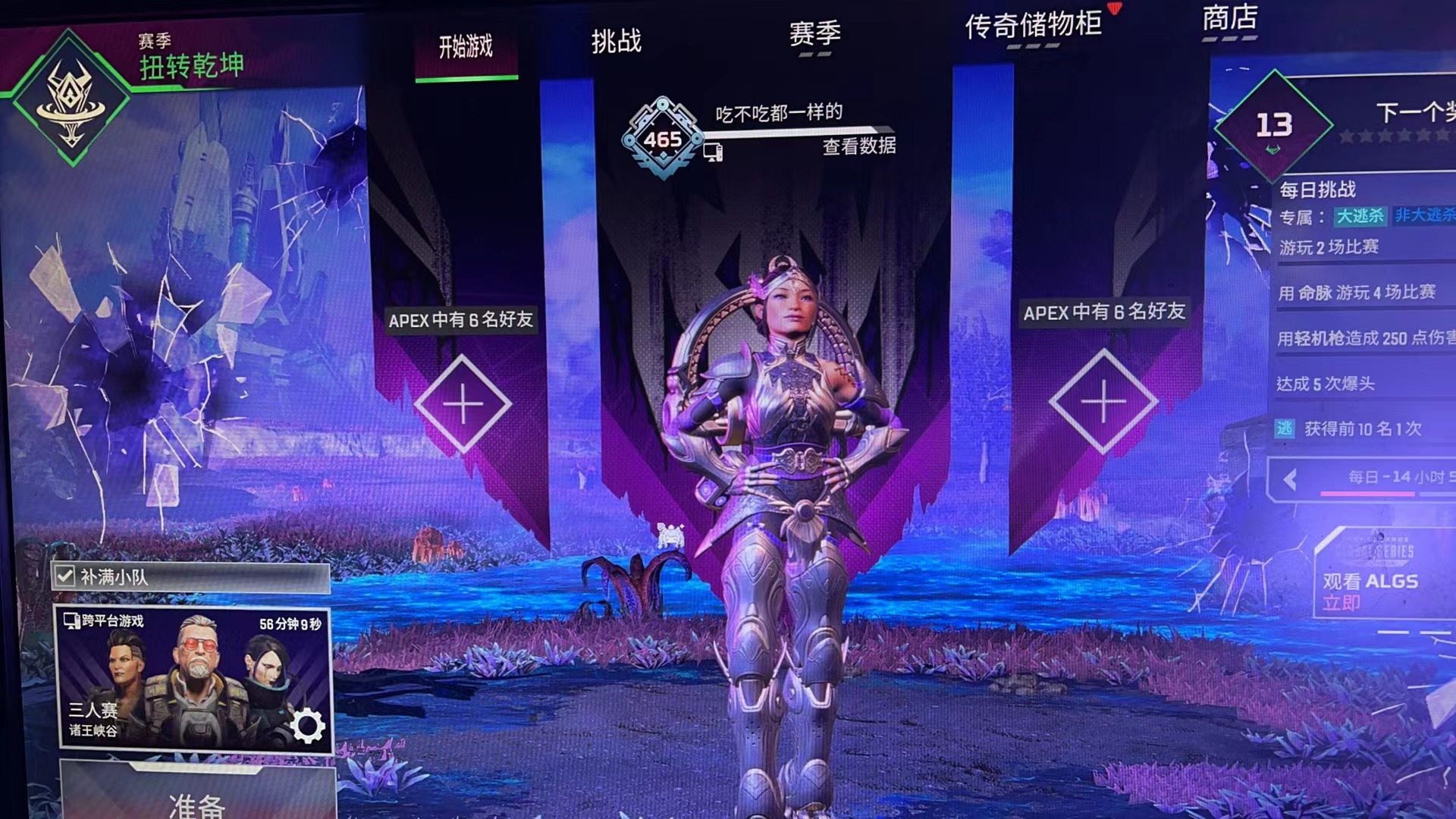The image size is (1456, 819).
Task: Invite a friend via the left plus slot
Action: (463, 403)
